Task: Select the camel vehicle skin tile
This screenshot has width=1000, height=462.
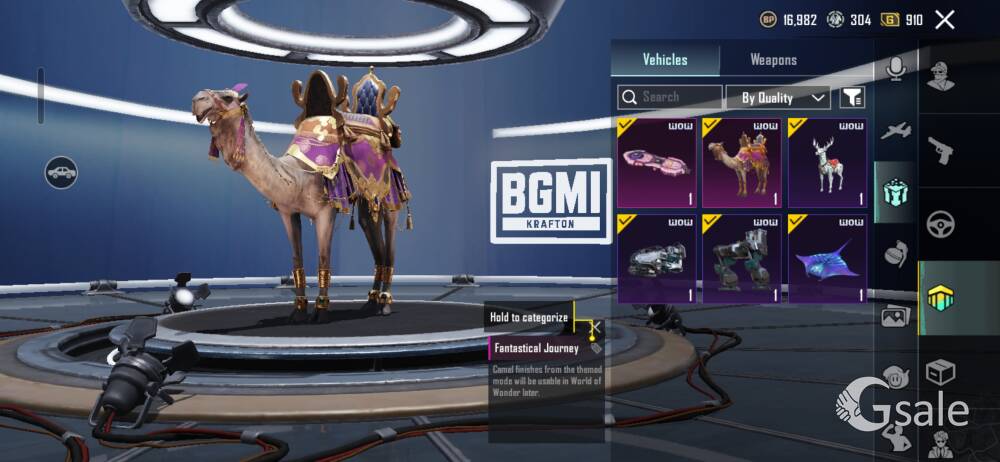Action: [x=741, y=162]
